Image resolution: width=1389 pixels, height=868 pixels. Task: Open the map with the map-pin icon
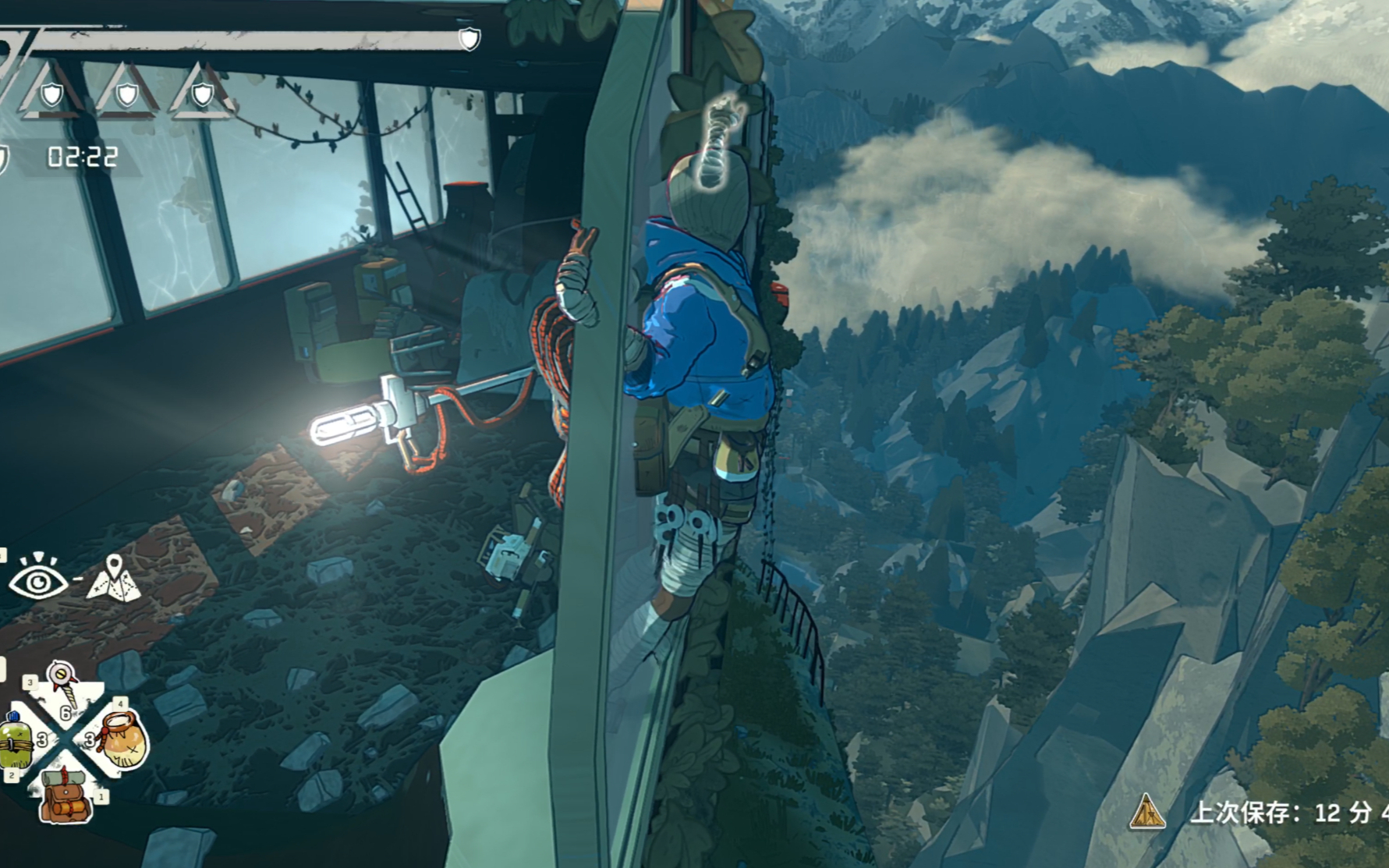[x=115, y=578]
